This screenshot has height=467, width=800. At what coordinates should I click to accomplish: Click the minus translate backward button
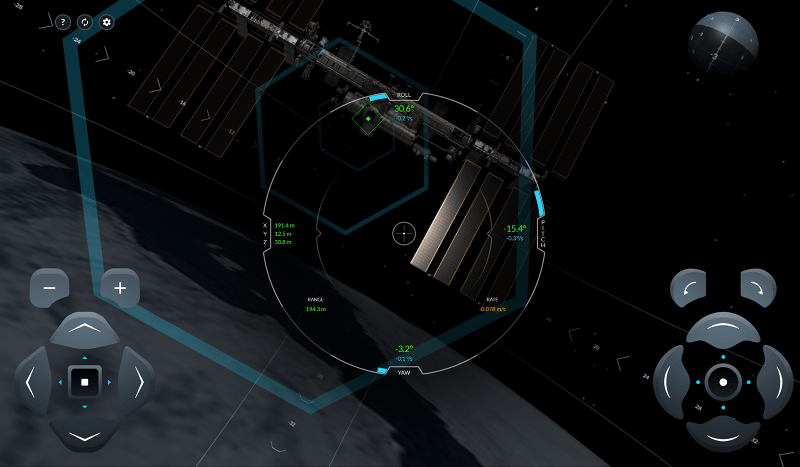click(49, 288)
